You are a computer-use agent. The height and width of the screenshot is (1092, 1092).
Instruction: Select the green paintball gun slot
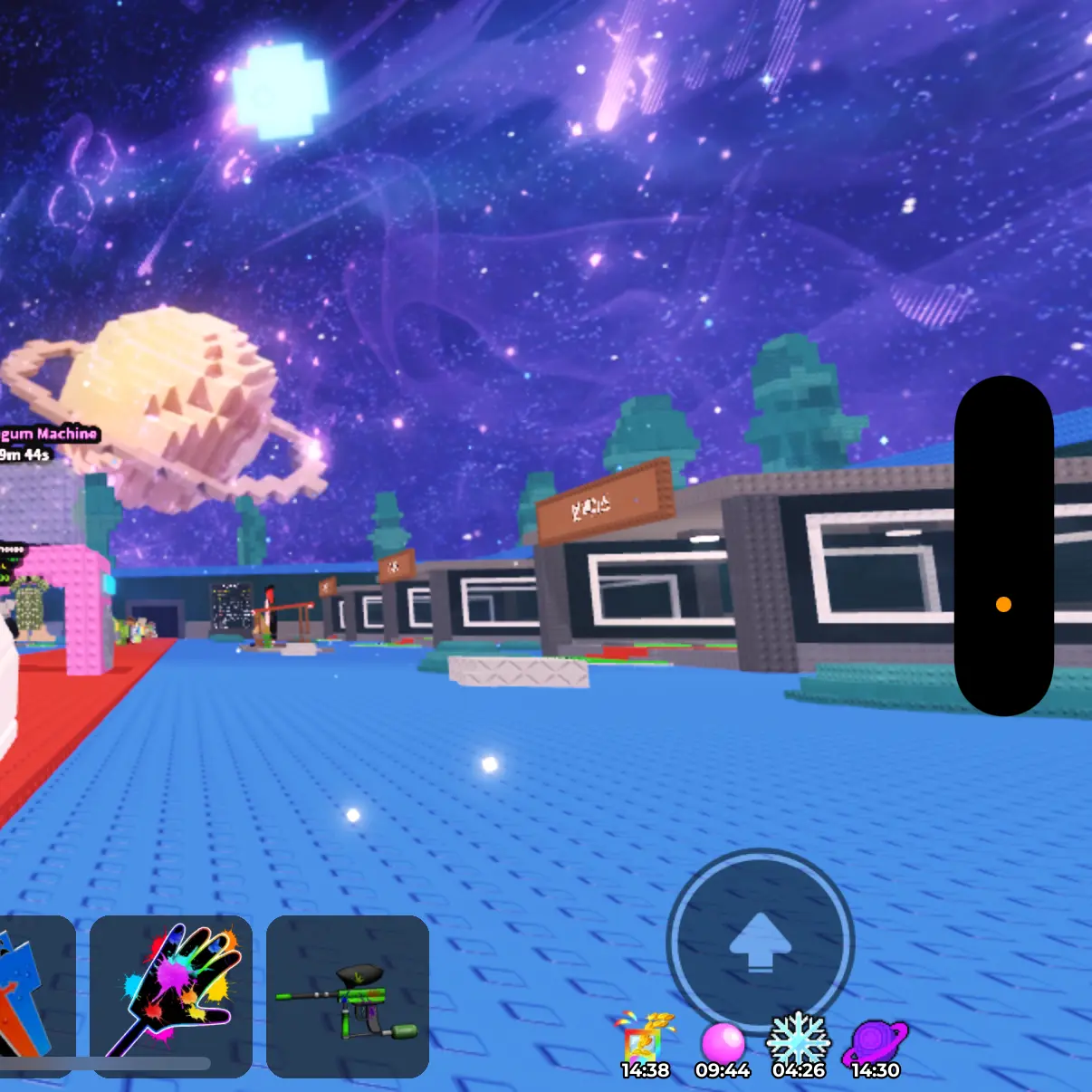coord(347,996)
